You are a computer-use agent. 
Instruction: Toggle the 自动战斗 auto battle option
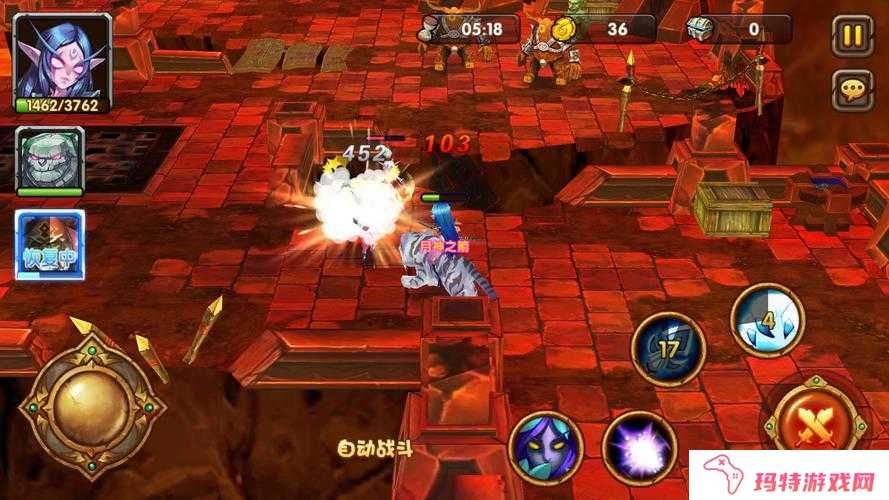pyautogui.click(x=375, y=449)
